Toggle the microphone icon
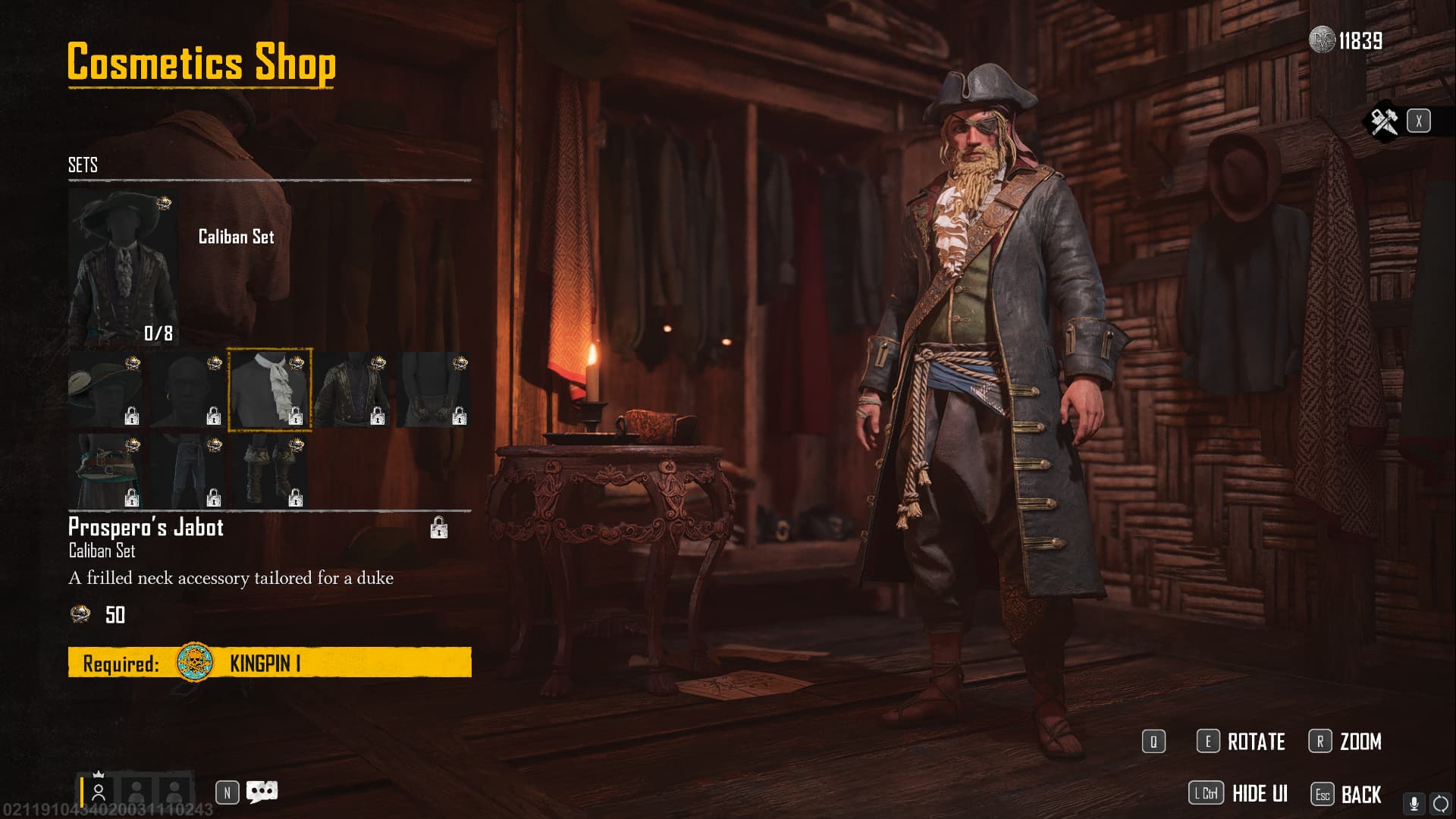This screenshot has width=1456, height=819. [1414, 804]
